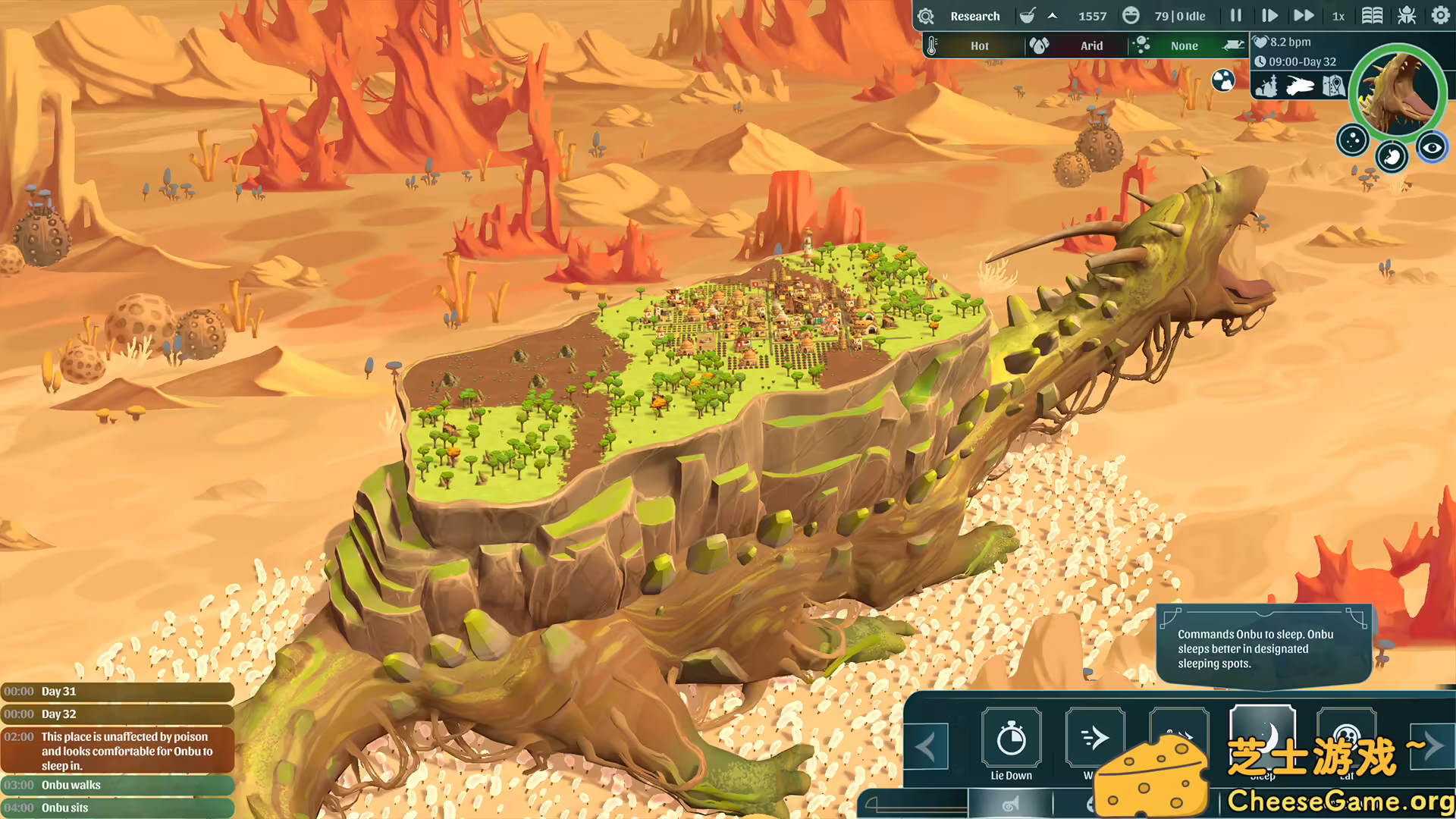
Task: Click the village buildings overview icon
Action: 1266,86
